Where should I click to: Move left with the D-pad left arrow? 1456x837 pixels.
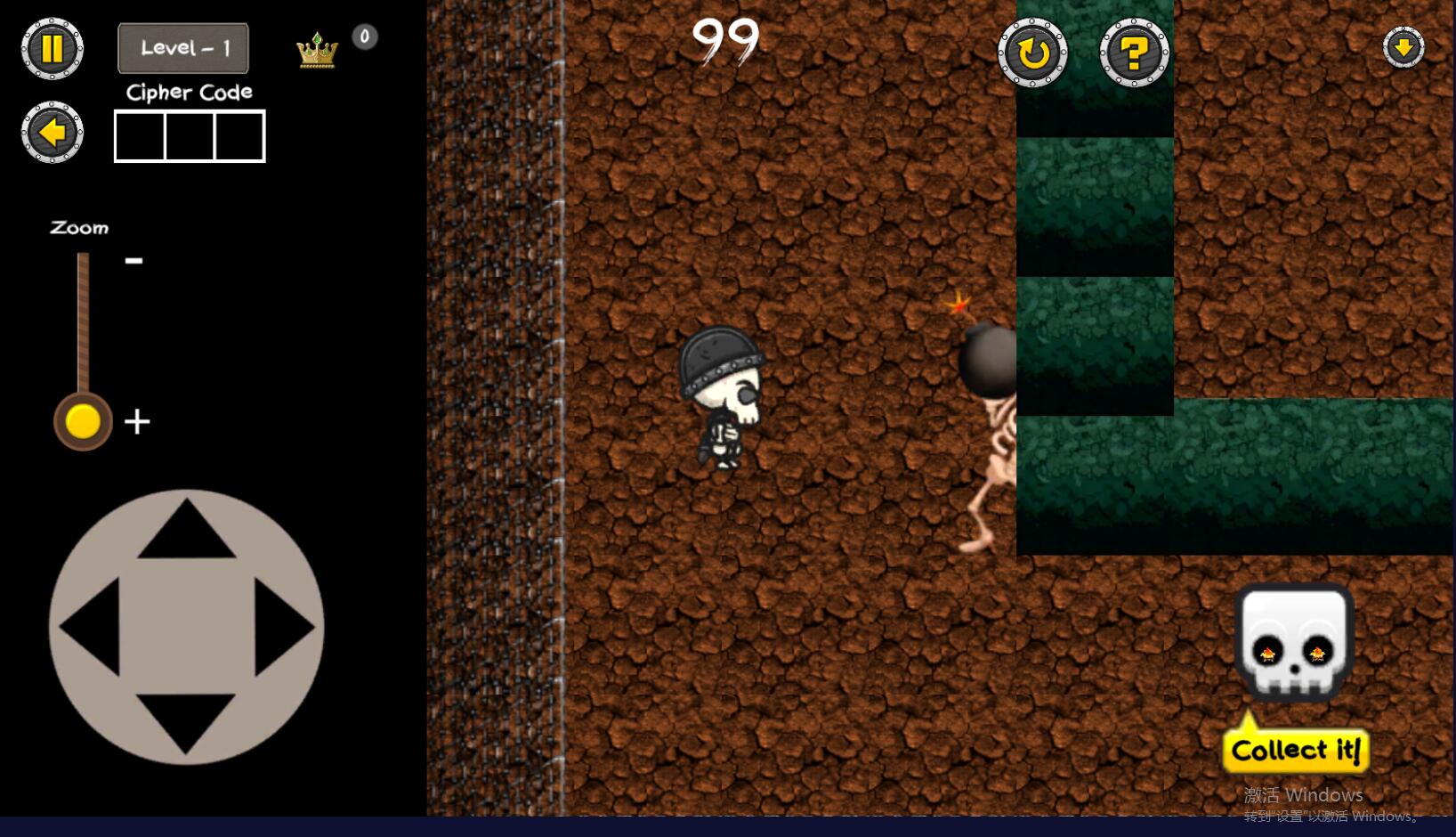(92, 627)
